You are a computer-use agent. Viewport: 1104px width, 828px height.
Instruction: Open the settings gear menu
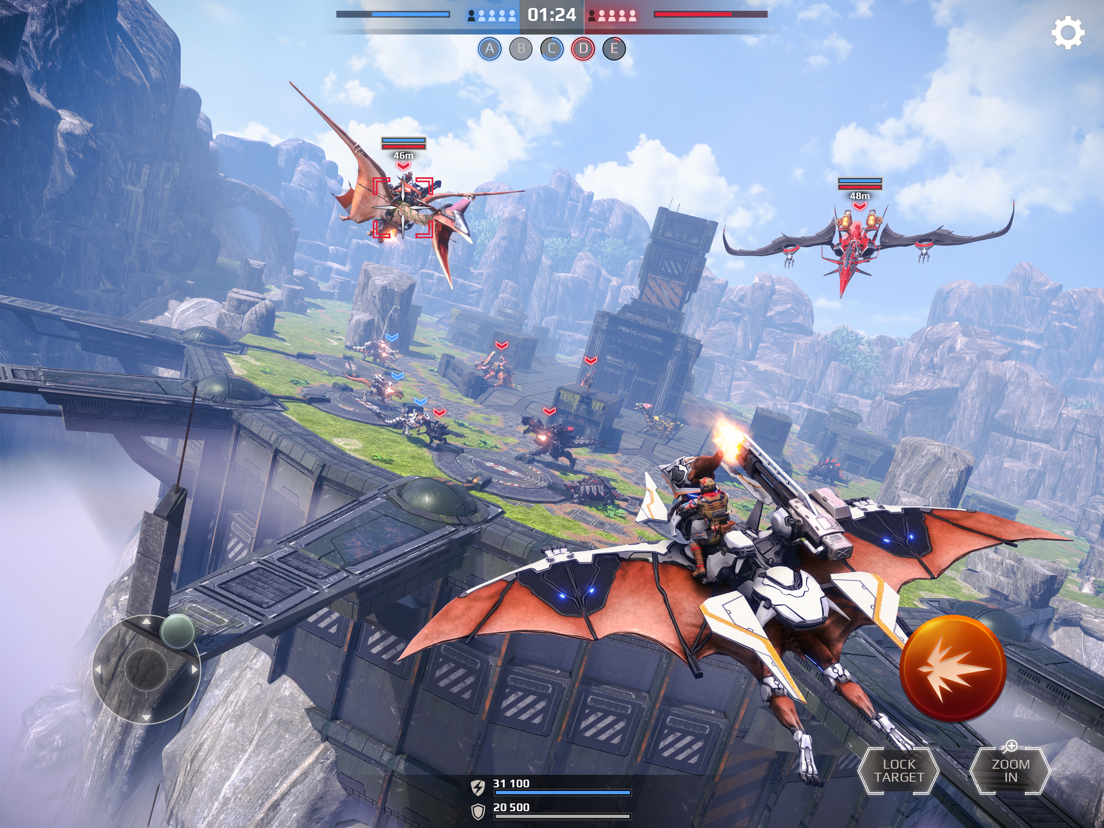1067,33
